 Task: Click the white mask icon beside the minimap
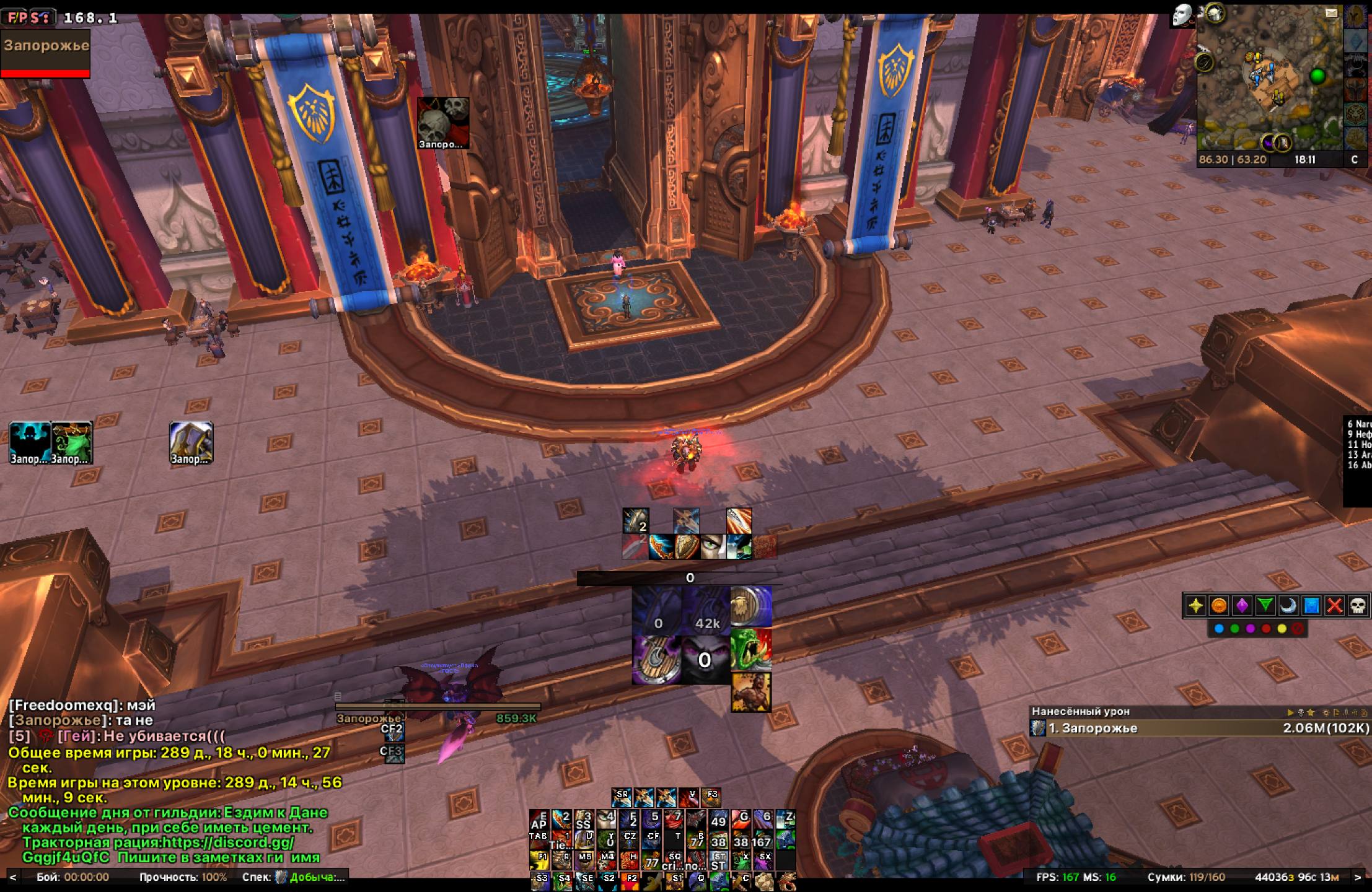[x=1181, y=15]
